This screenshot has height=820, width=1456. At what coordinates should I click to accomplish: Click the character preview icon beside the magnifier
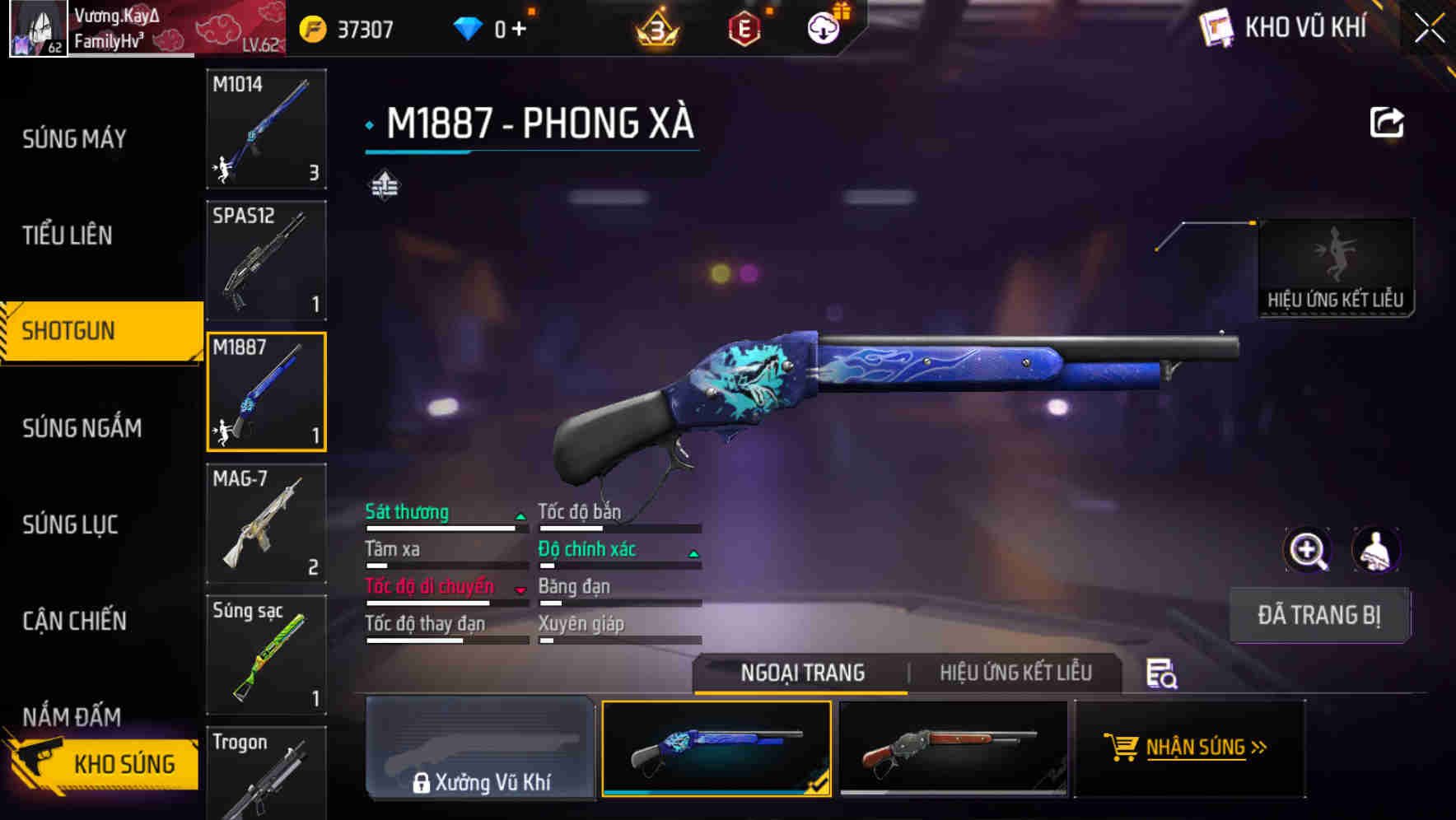click(1377, 550)
